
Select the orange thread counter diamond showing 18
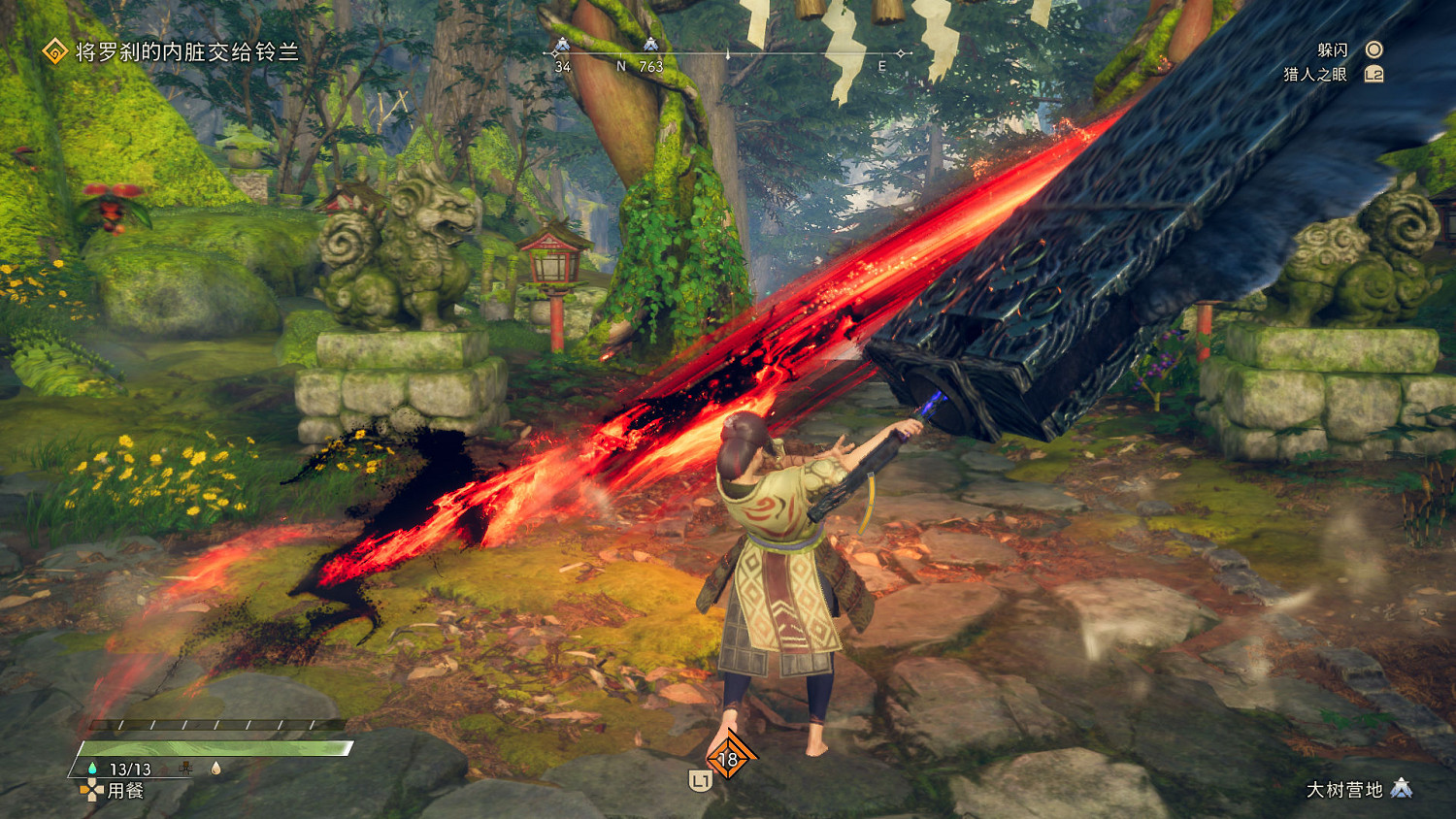(x=728, y=760)
